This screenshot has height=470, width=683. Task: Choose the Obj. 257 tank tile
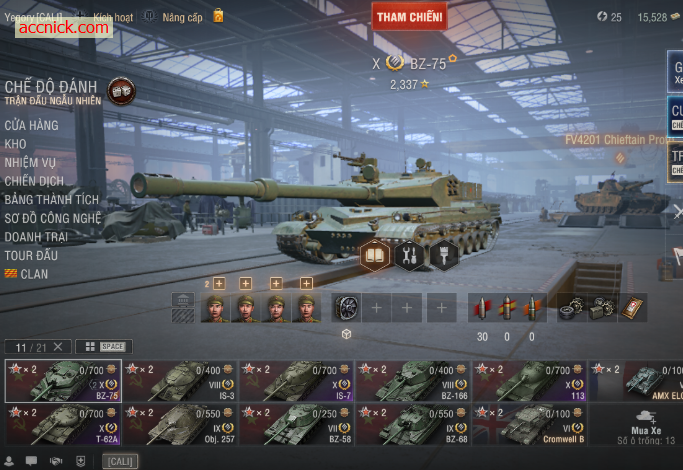tap(180, 424)
